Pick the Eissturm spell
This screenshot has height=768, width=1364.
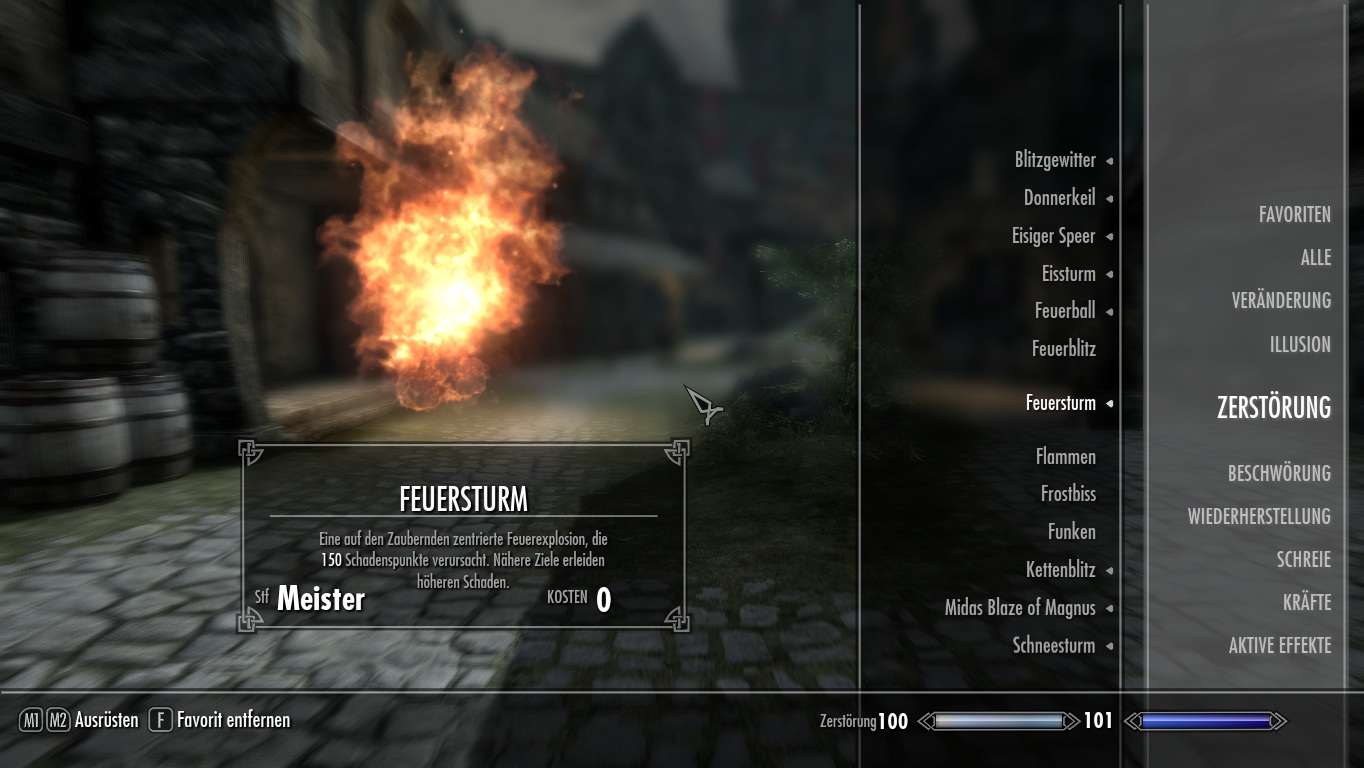(x=1068, y=274)
